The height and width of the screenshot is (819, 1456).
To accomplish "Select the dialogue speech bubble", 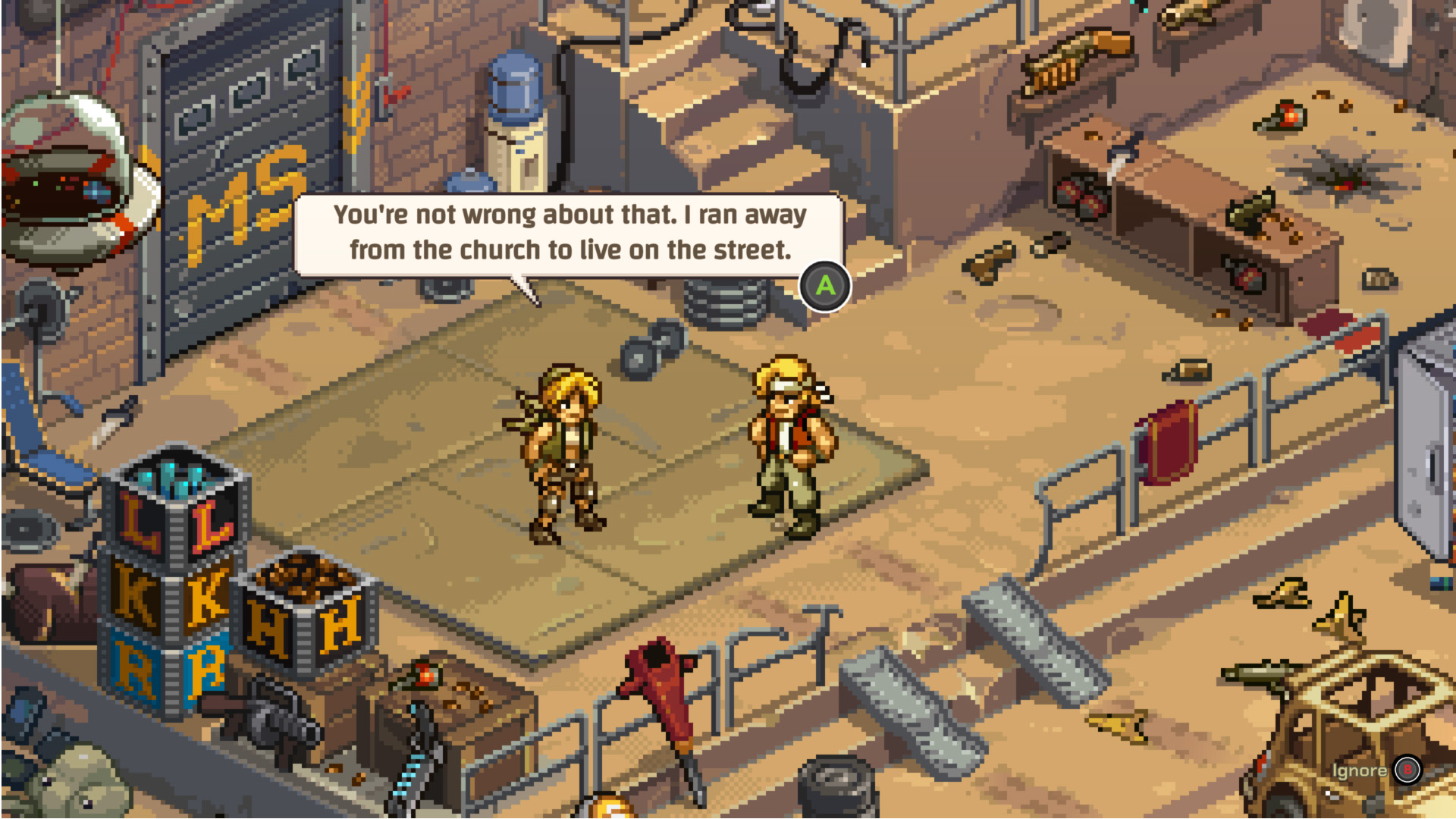I will pos(569,231).
